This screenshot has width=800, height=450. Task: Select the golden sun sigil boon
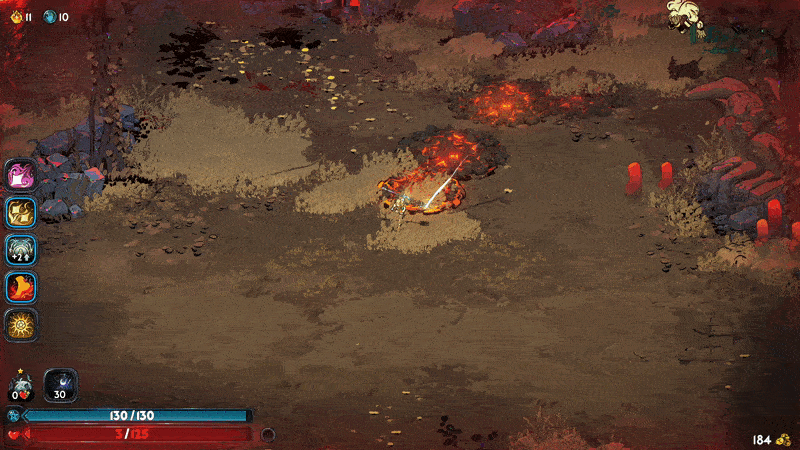coord(21,326)
